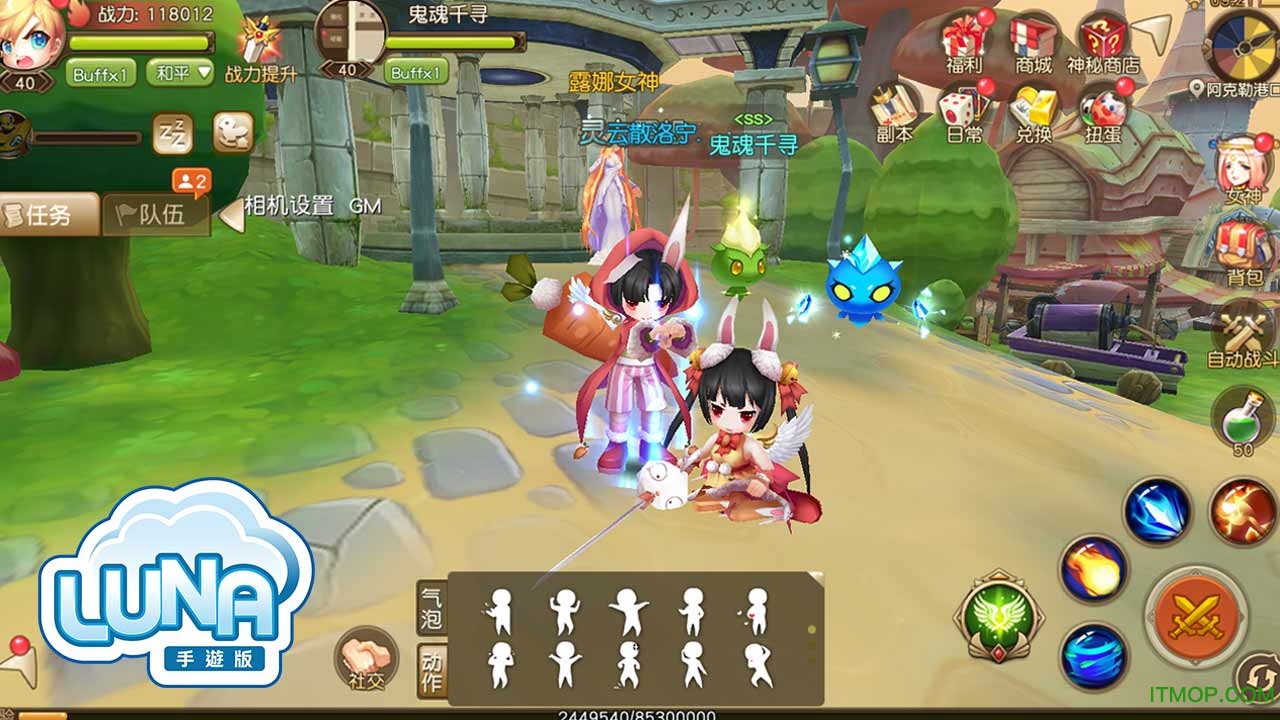Open the 商城 shop

tap(1034, 42)
